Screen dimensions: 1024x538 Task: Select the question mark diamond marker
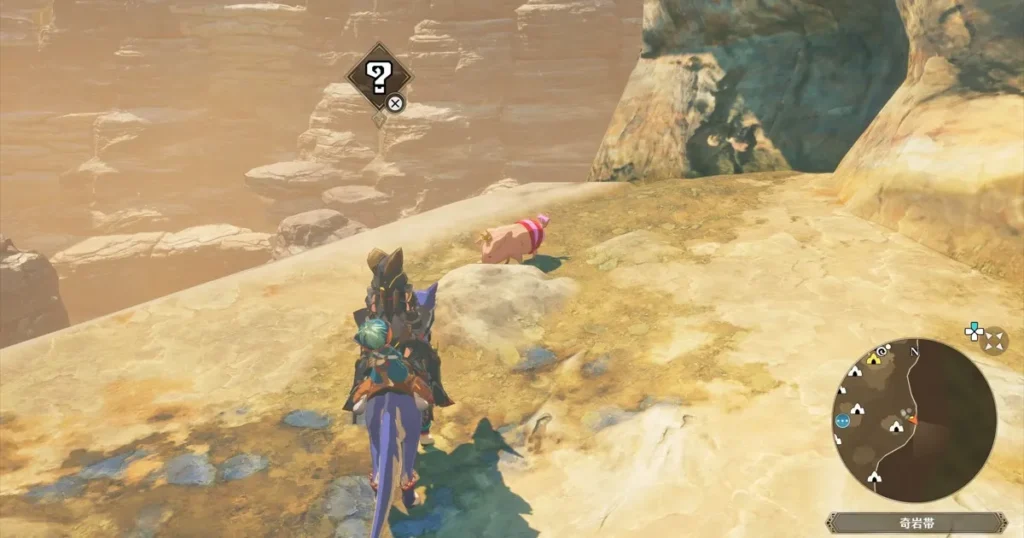pyautogui.click(x=378, y=75)
